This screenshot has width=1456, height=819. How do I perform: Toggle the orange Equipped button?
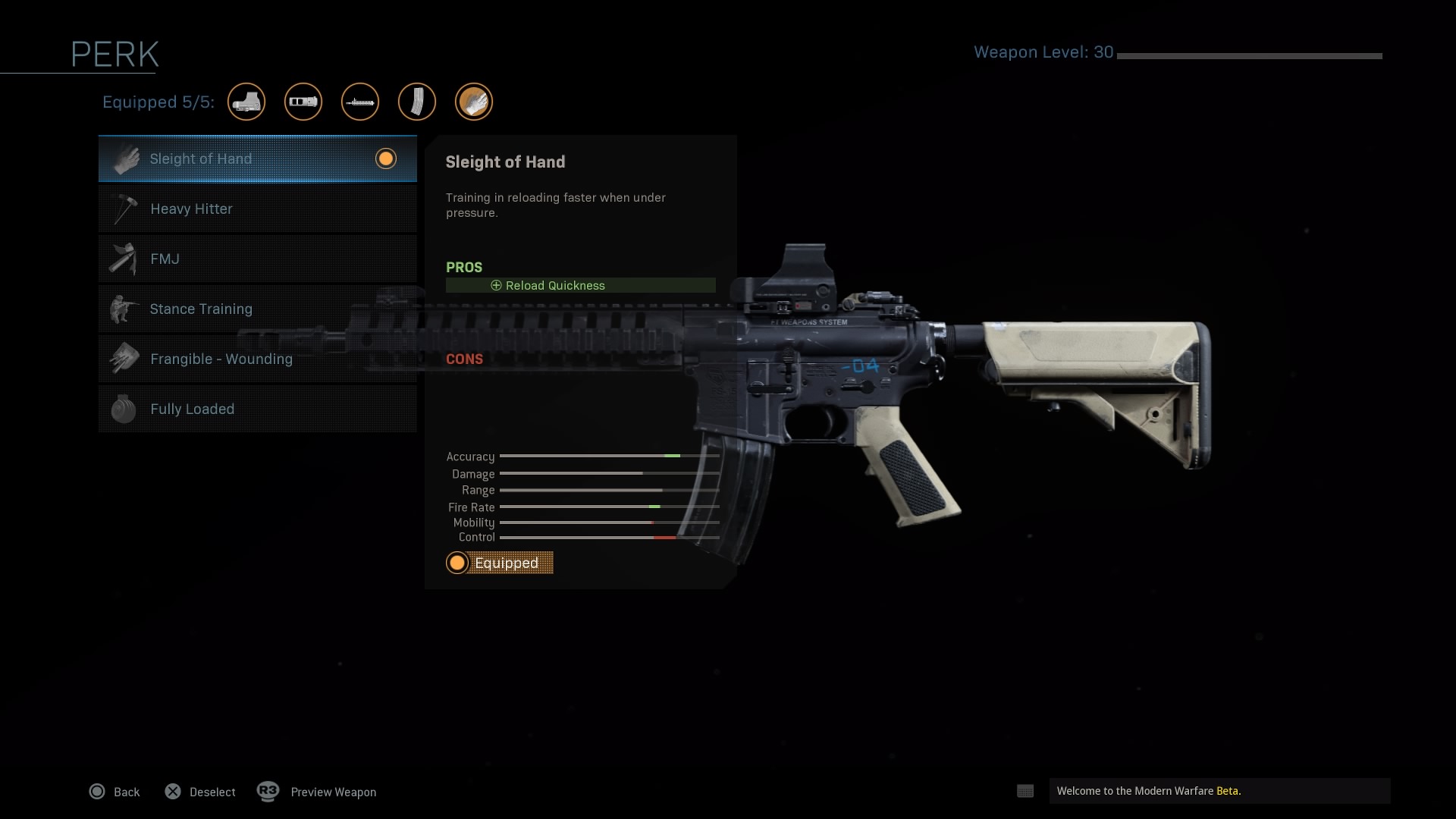tap(500, 563)
